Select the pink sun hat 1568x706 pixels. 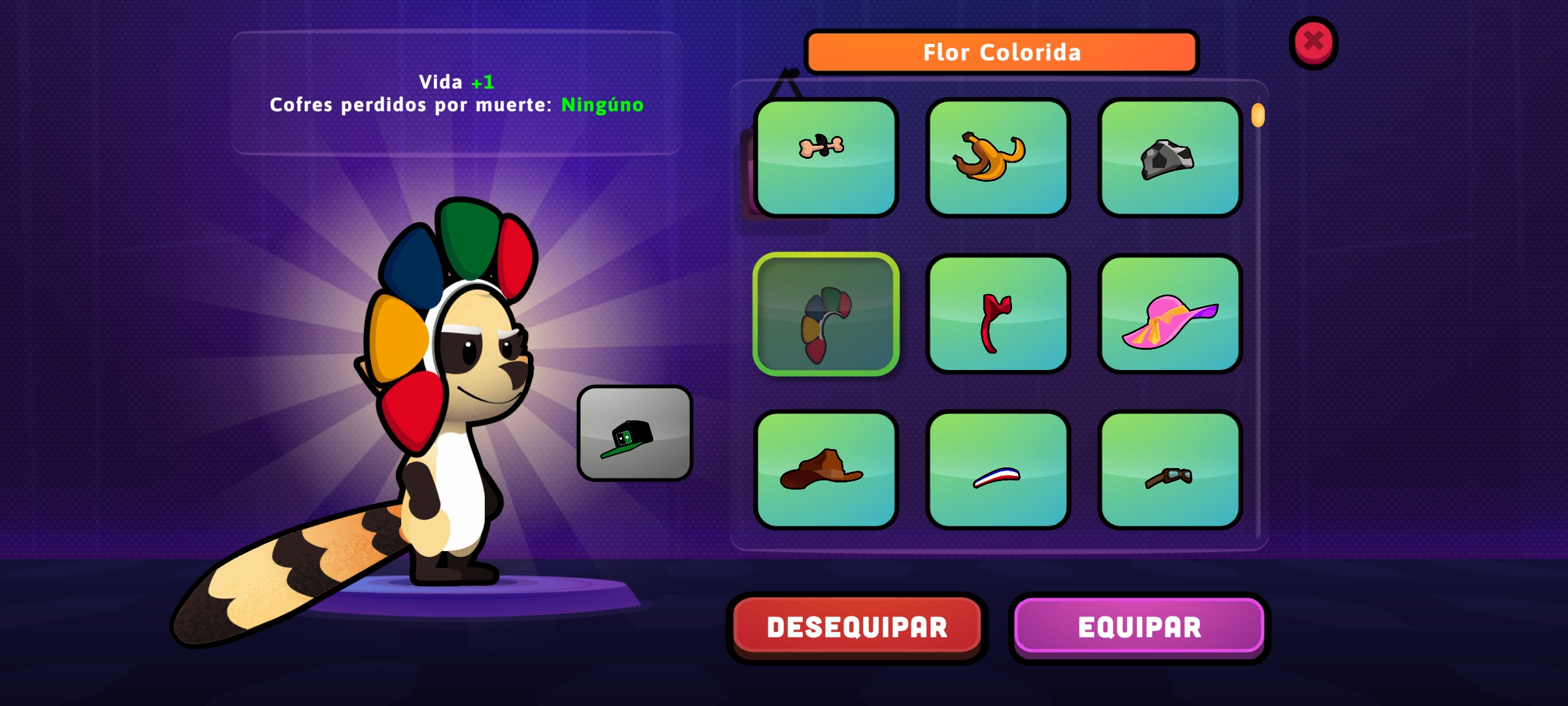1169,314
